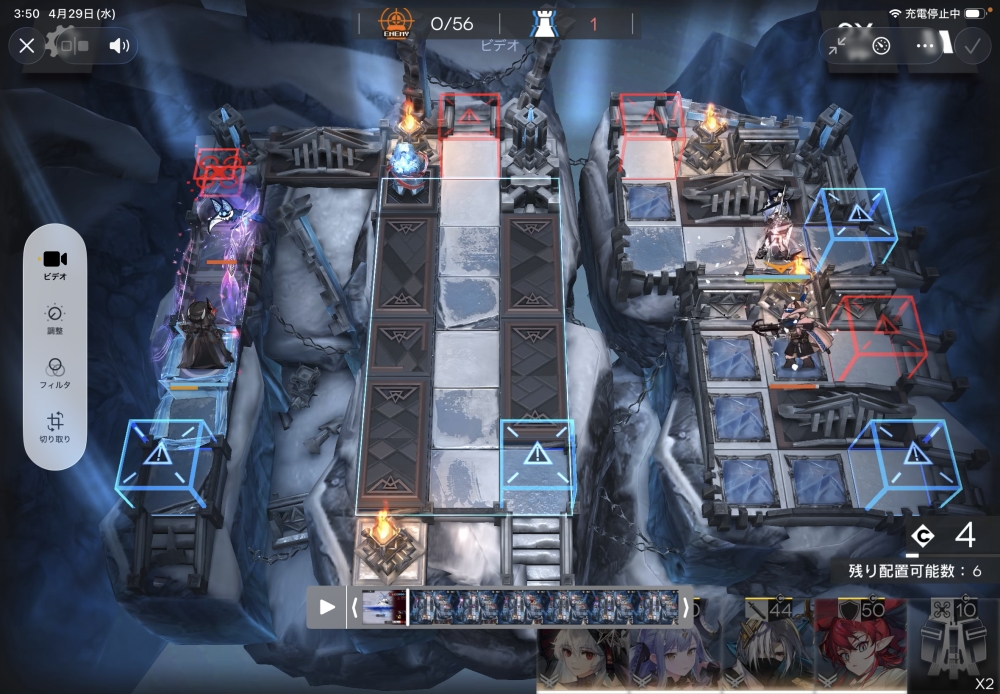The image size is (1000, 694).
Task: Toggle the video sound speaker icon
Action: pyautogui.click(x=120, y=45)
